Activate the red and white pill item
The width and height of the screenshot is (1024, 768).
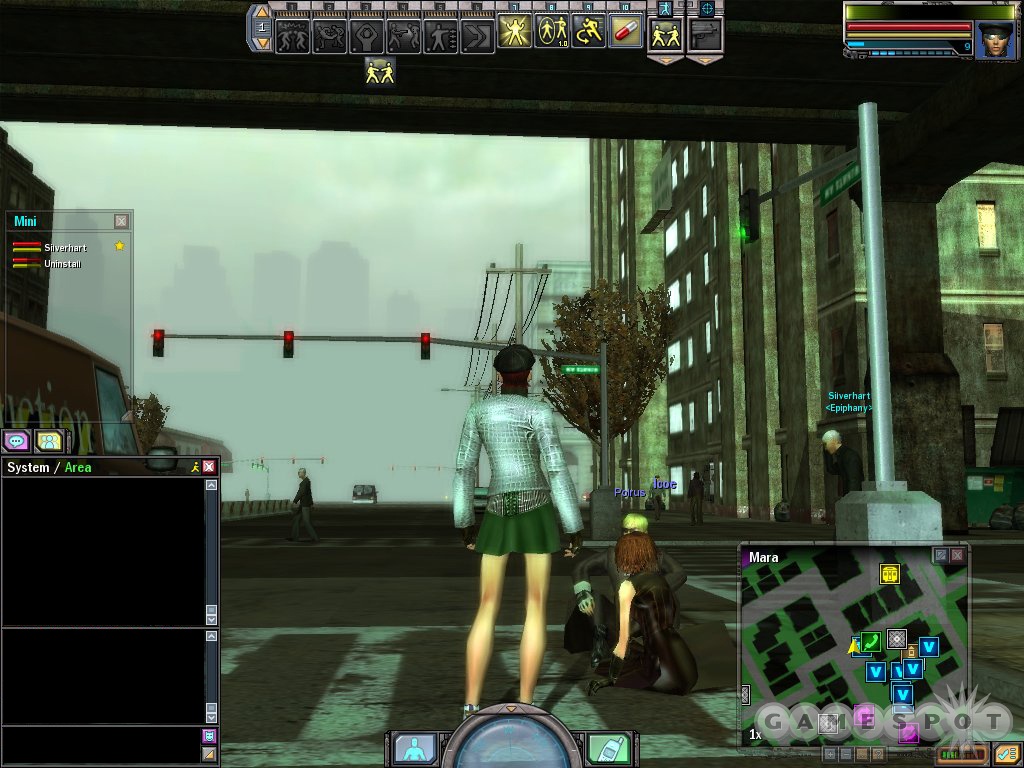tap(626, 32)
